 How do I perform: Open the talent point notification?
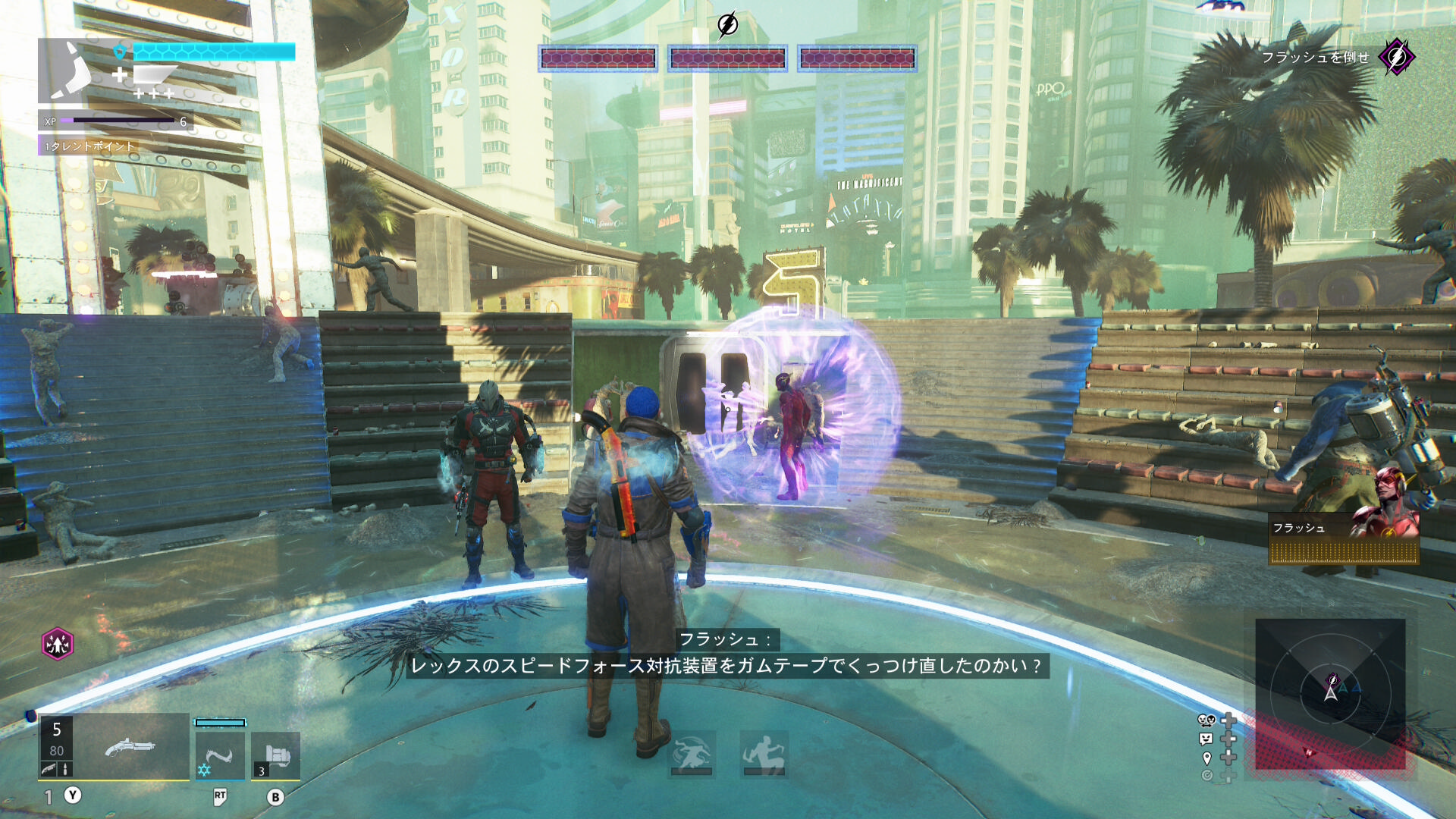point(89,146)
